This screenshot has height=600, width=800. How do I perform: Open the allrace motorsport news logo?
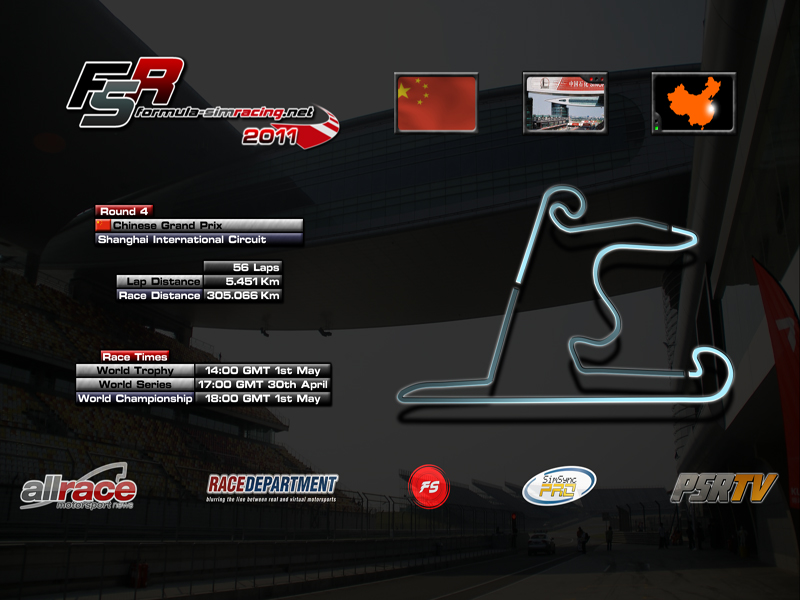(x=78, y=489)
